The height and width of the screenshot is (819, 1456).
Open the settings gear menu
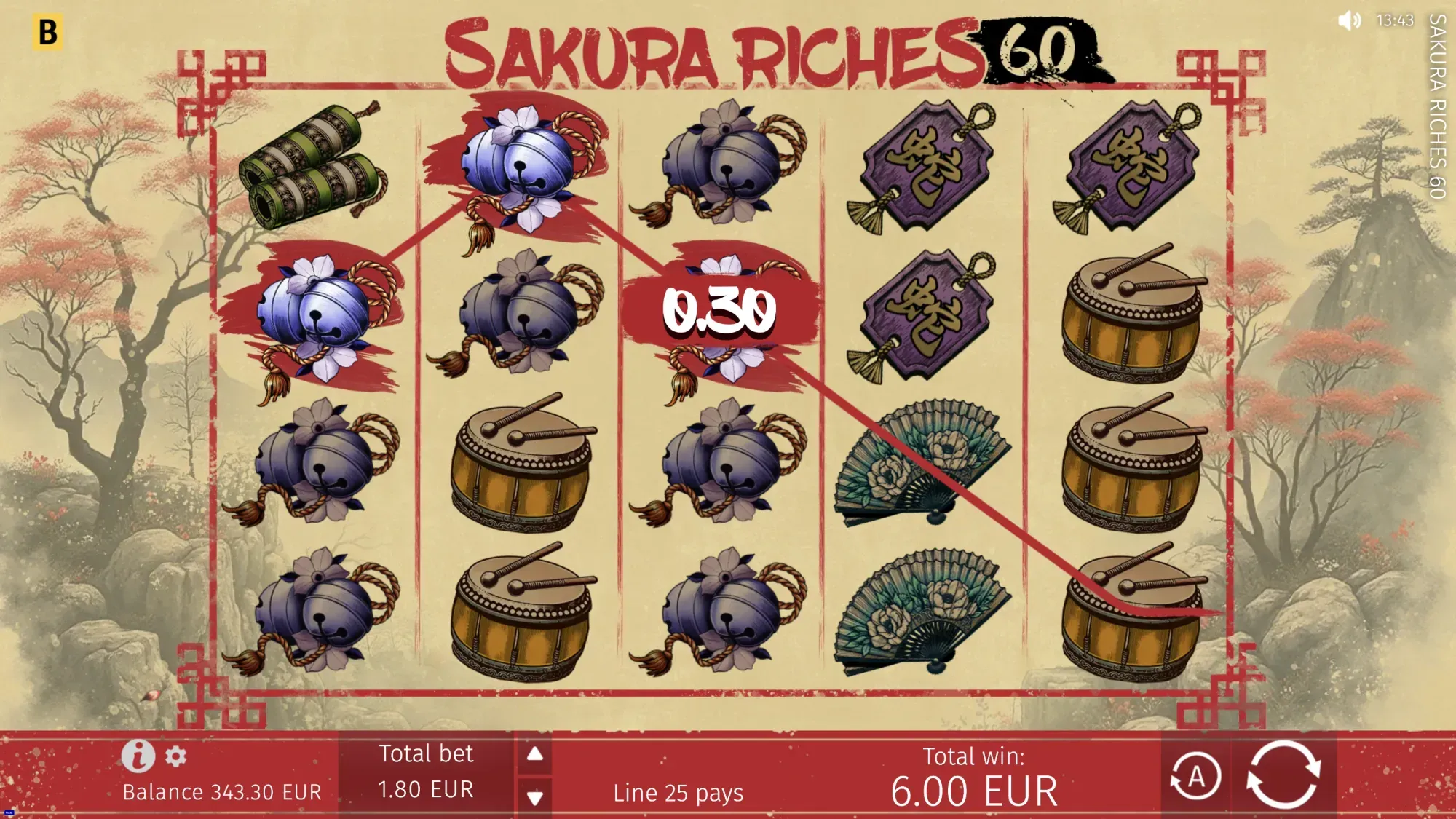tap(175, 756)
